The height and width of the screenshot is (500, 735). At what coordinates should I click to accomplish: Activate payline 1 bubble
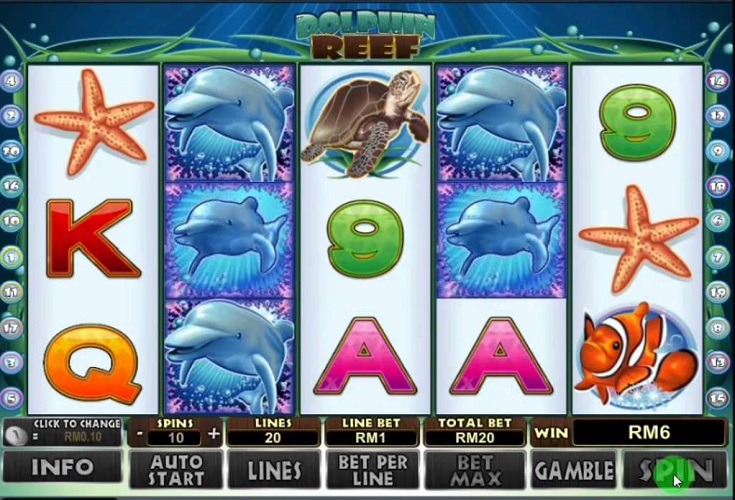click(13, 257)
